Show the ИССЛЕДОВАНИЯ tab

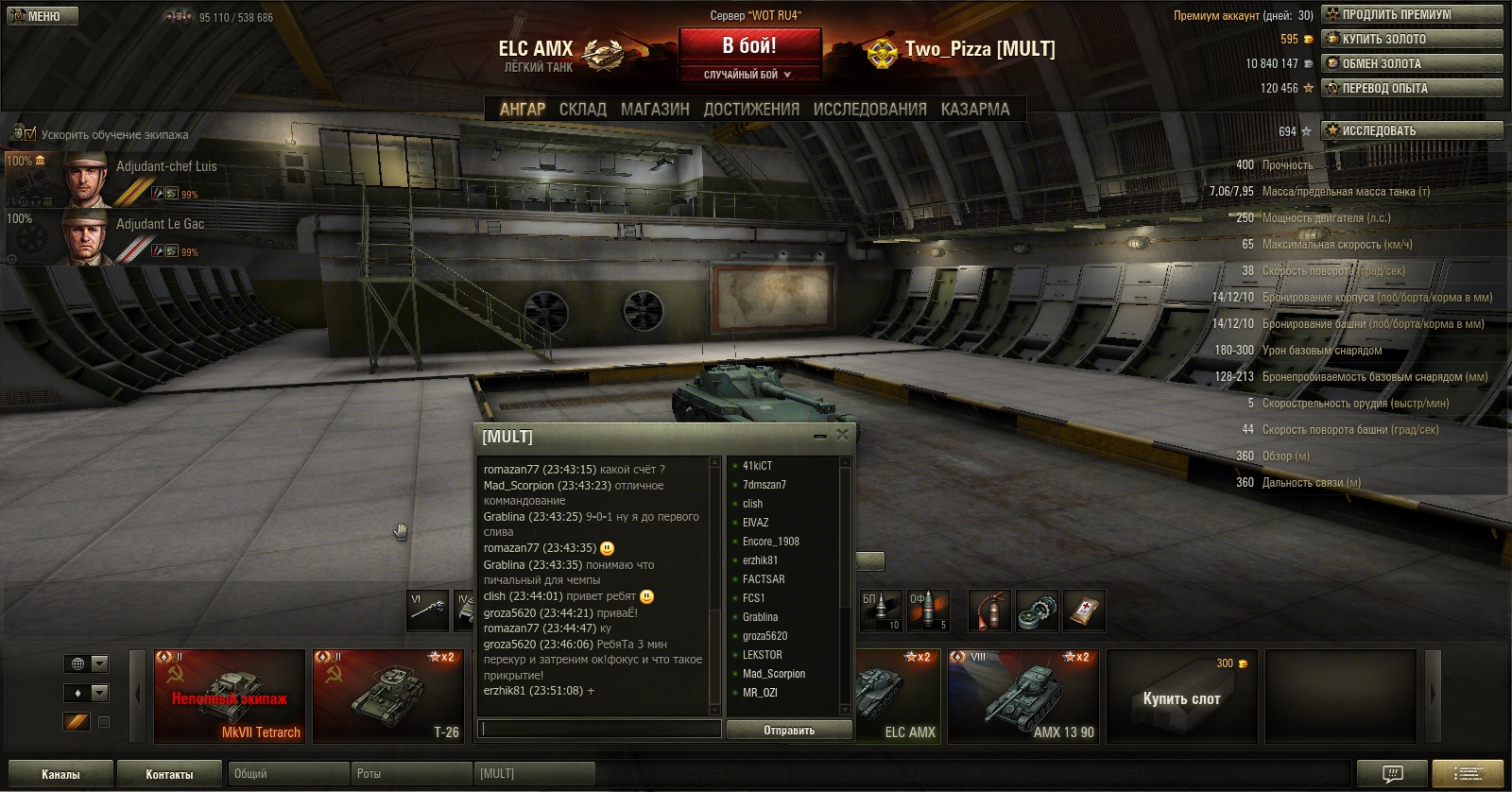tap(869, 110)
